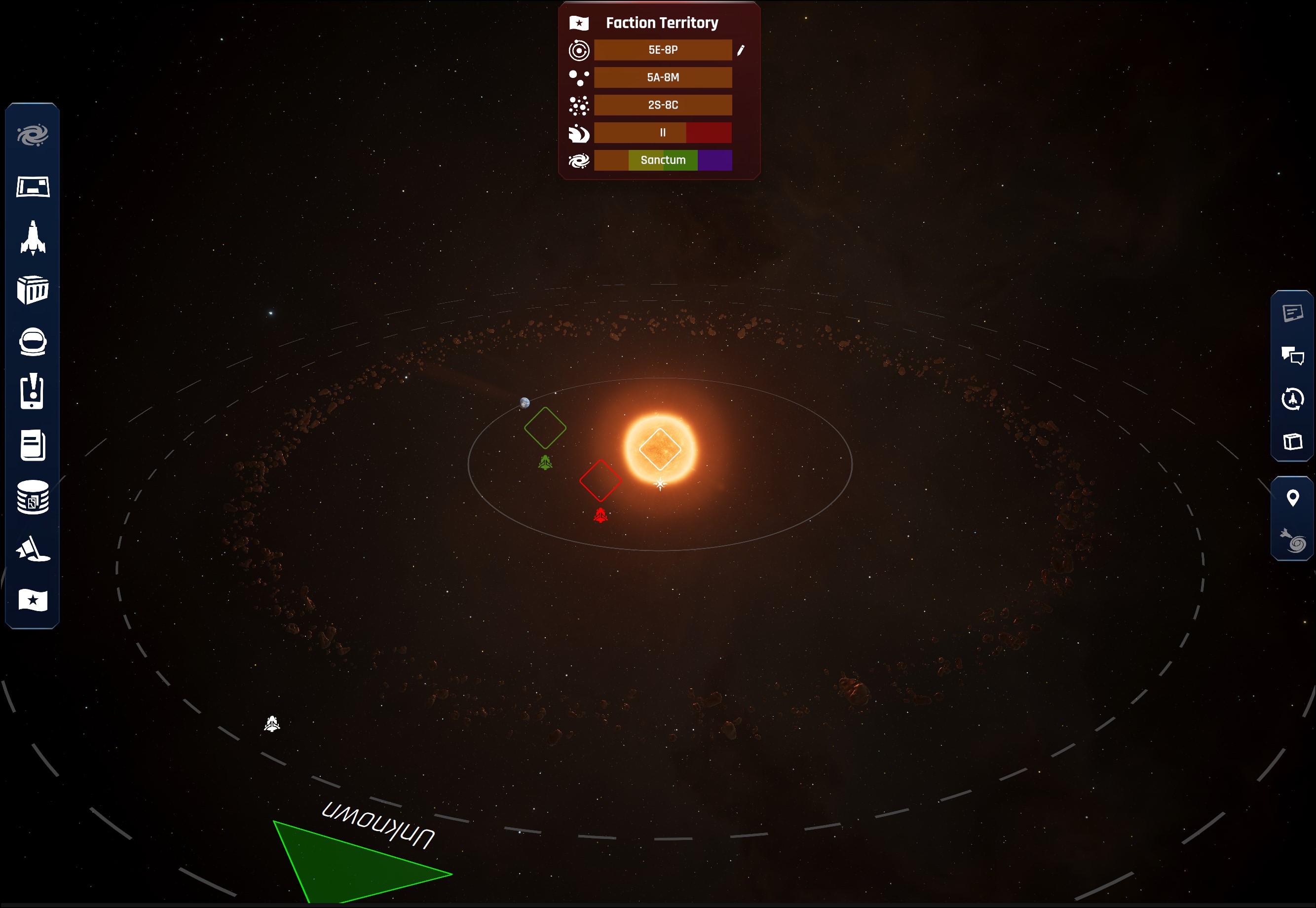This screenshot has height=908, width=1316.
Task: Open the exclamation mark tablet icon
Action: coord(33,392)
